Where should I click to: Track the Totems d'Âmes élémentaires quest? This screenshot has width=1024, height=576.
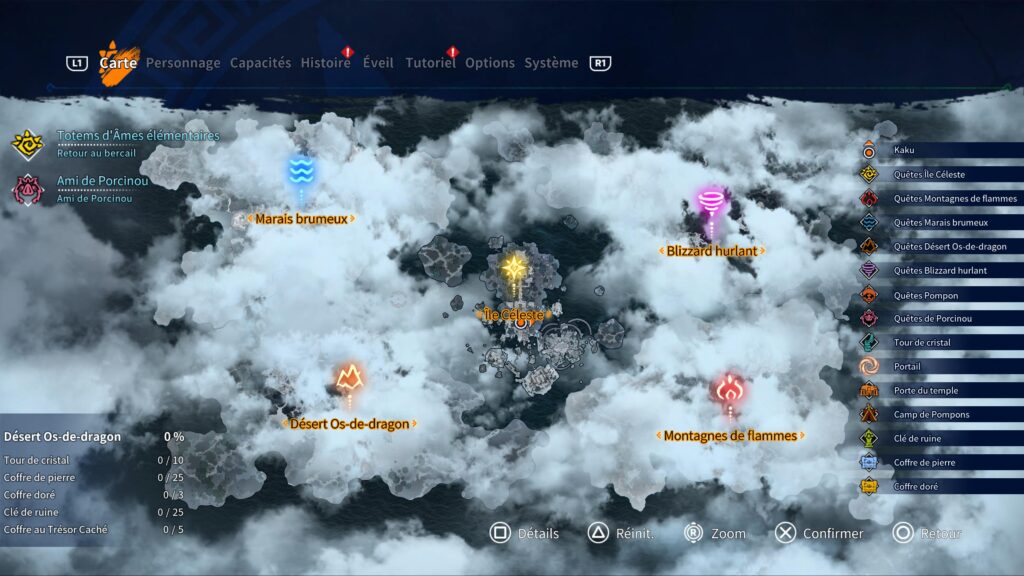138,136
